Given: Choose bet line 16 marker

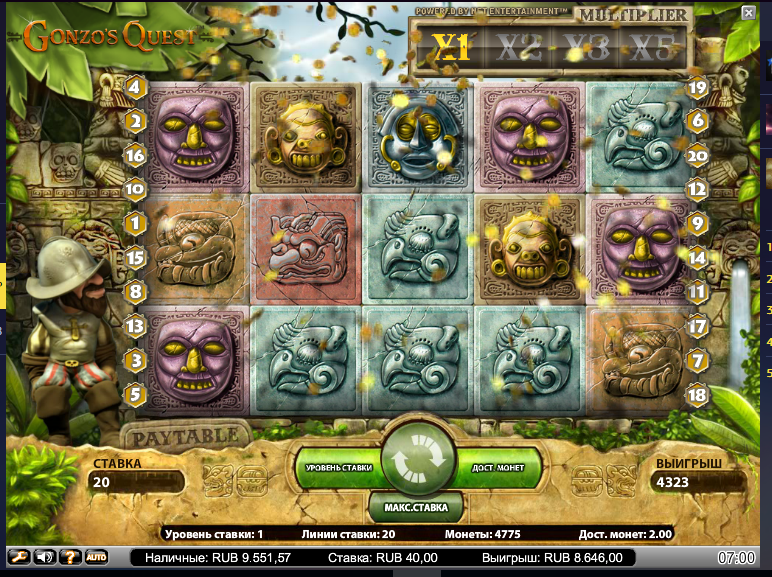Looking at the screenshot, I should [x=136, y=155].
